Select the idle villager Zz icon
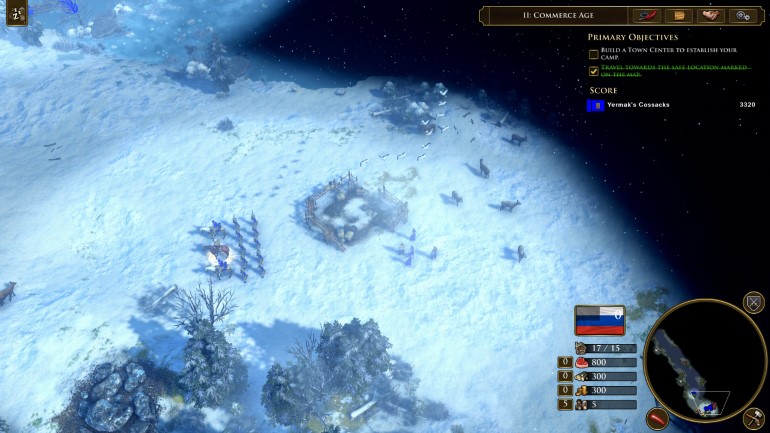This screenshot has height=433, width=770. [x=17, y=17]
